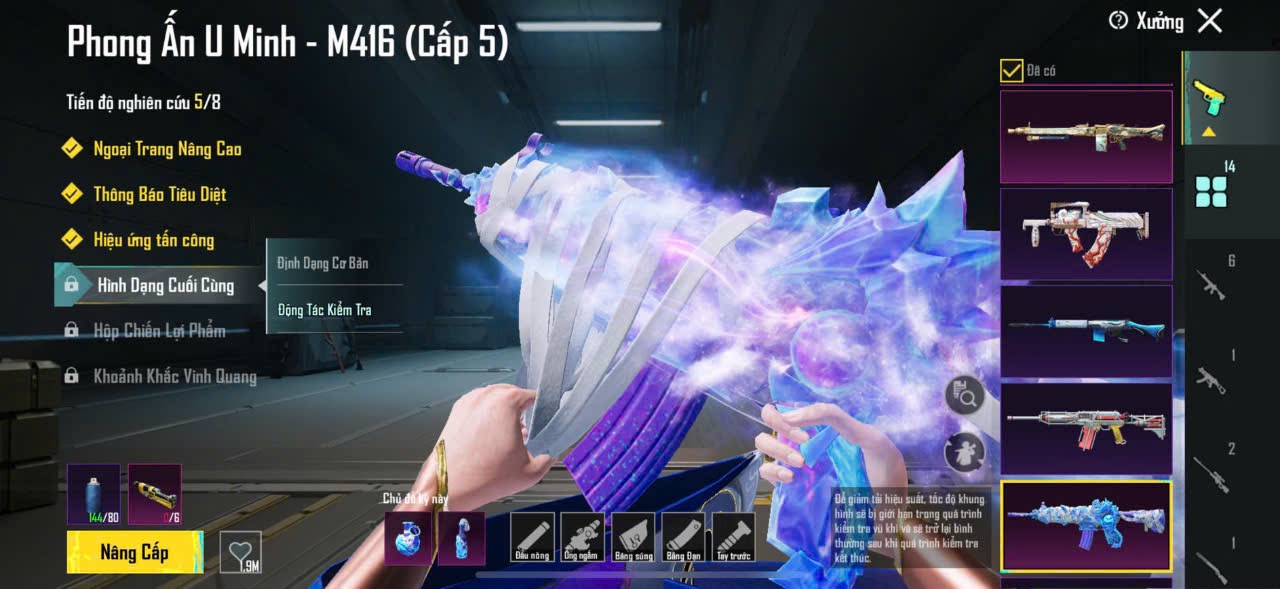The width and height of the screenshot is (1280, 589).
Task: Toggle the Đã có owned filter checkbox
Action: tap(1011, 70)
